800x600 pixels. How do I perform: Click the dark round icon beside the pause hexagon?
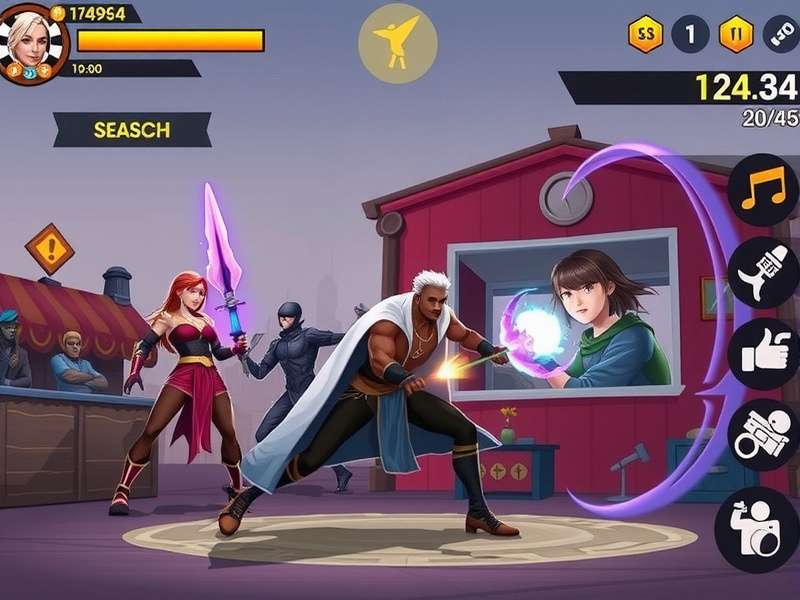[780, 35]
